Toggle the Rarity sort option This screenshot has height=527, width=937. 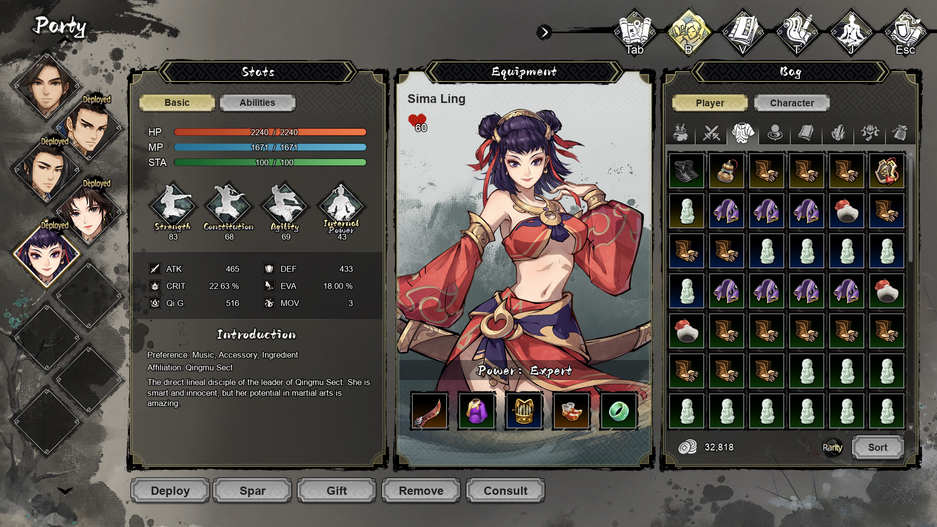[832, 448]
